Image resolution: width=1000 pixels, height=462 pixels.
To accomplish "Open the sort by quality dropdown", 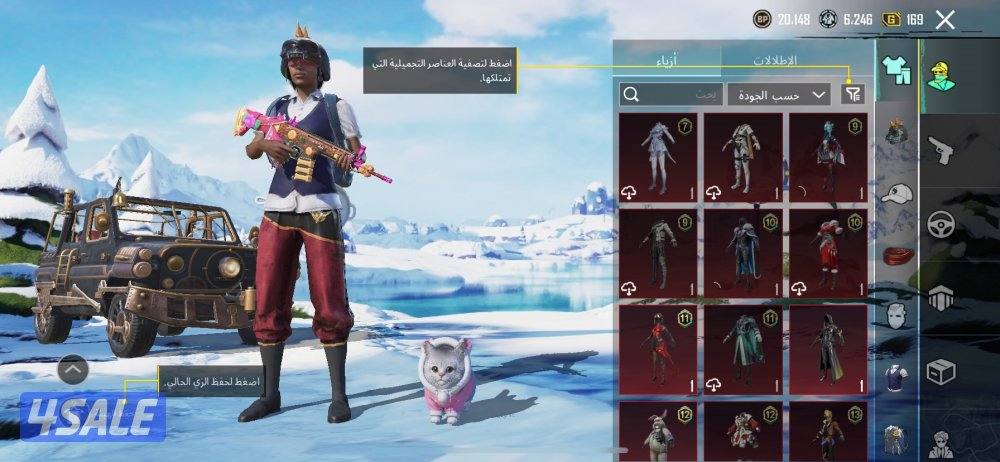I will point(779,94).
